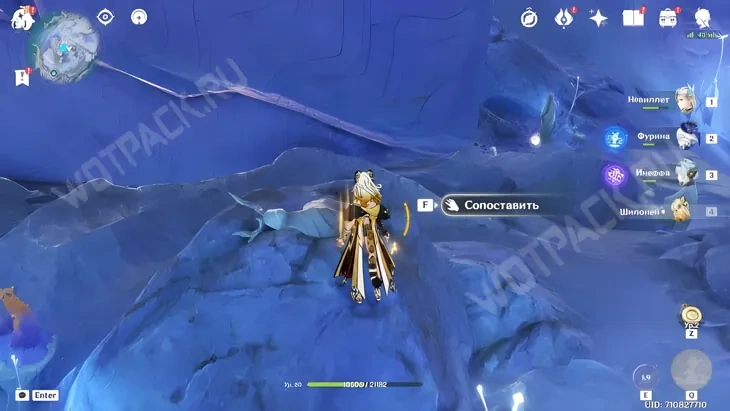Viewport: 730px width, 411px height.
Task: Open the Wish star icon
Action: [x=598, y=18]
